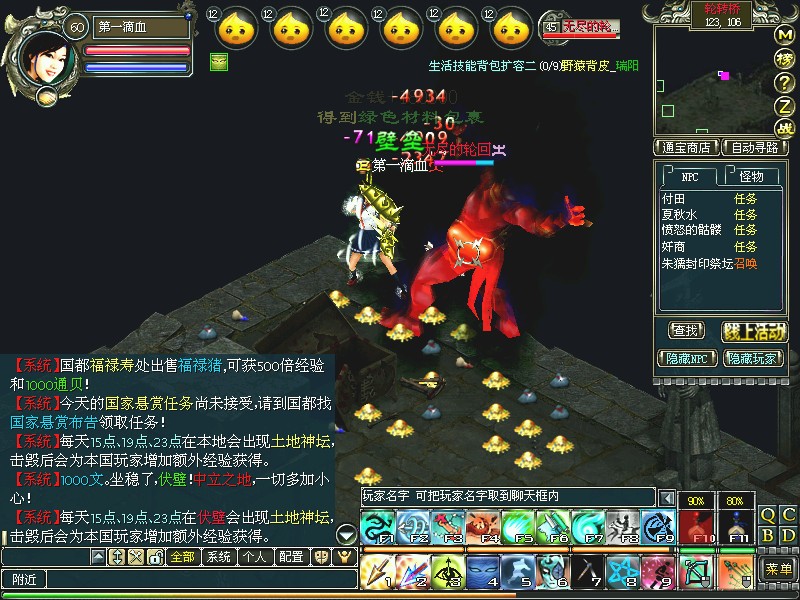Image resolution: width=800 pixels, height=600 pixels.
Task: Choose NPC 夏秋水 from the list
Action: tap(679, 215)
